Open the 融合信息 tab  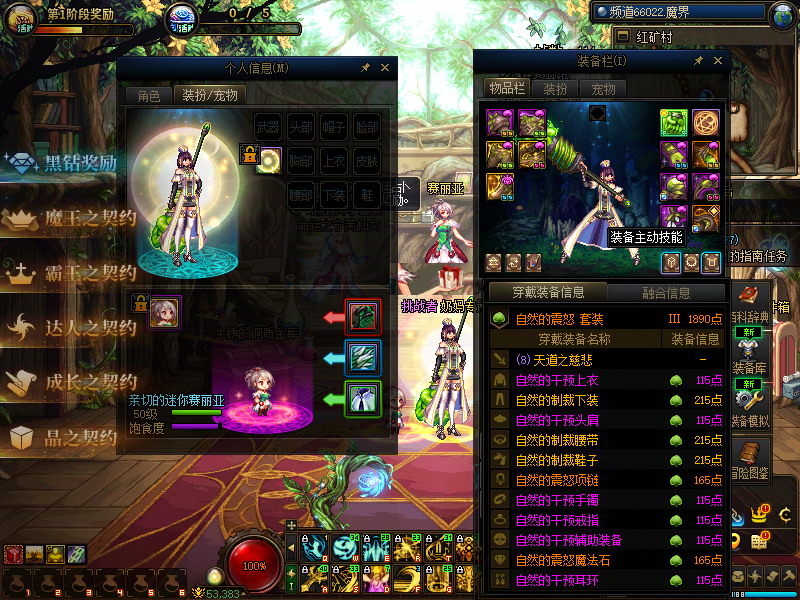coord(664,293)
